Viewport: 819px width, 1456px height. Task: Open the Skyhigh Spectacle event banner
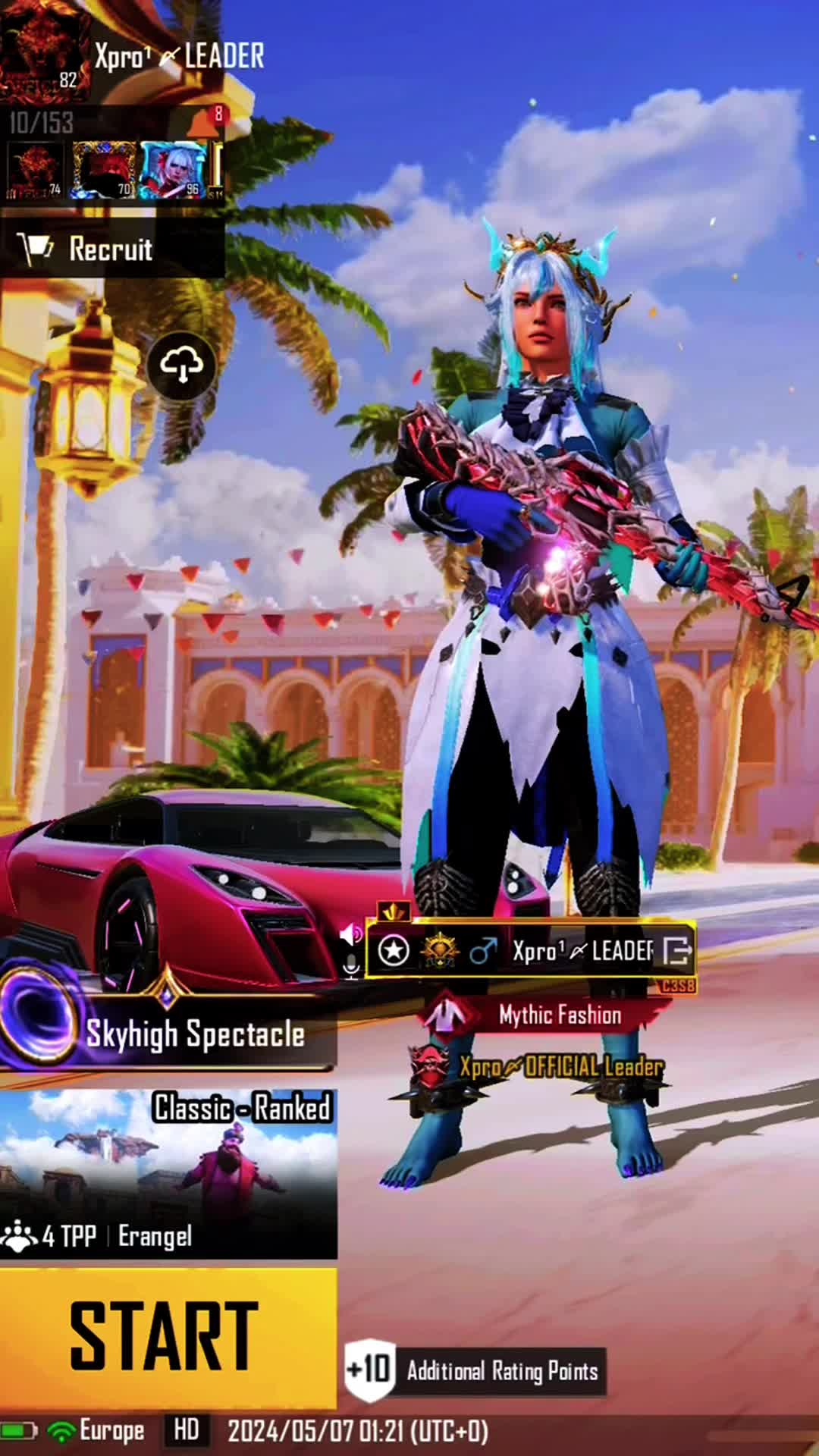(168, 1033)
